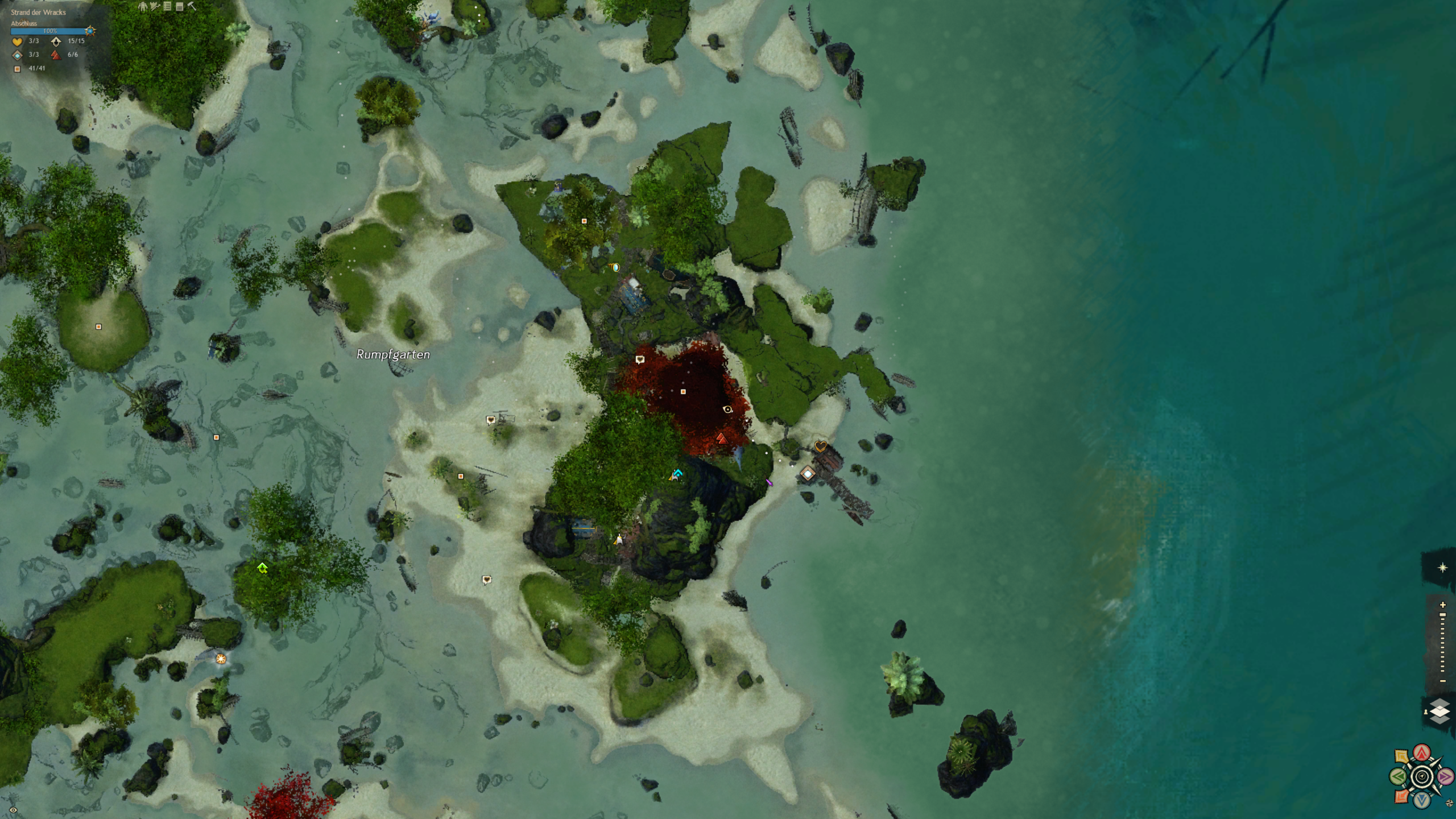Click the character figure icon in top bar
Image resolution: width=1456 pixels, height=819 pixels.
[143, 6]
